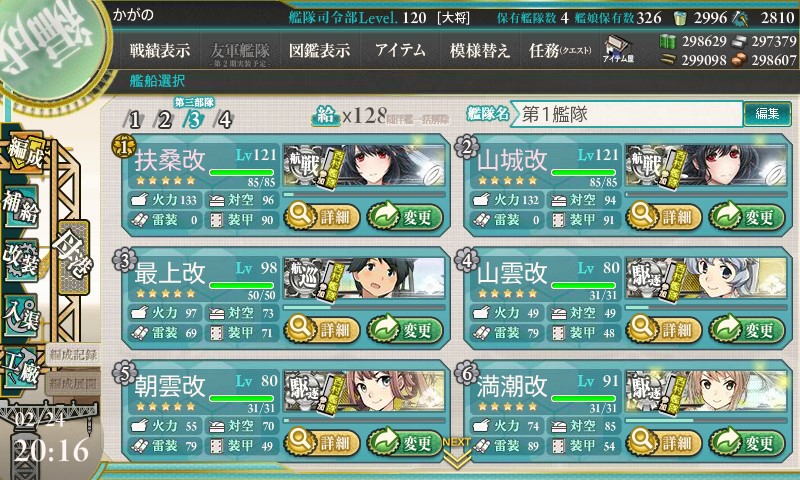Select 模様替え furniture option
The width and height of the screenshot is (800, 480).
click(x=480, y=50)
